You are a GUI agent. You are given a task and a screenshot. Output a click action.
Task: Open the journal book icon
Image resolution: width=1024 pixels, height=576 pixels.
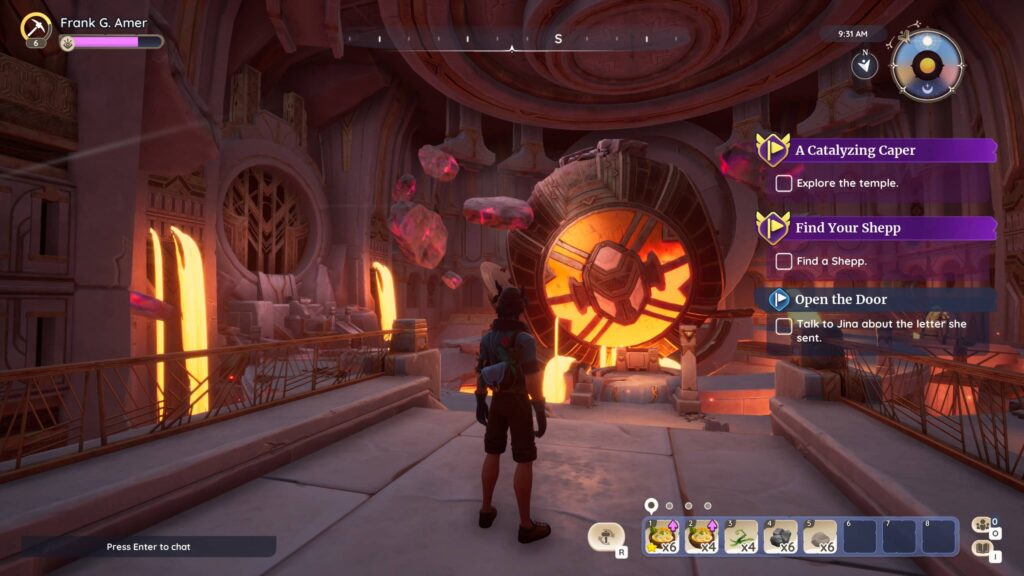982,548
